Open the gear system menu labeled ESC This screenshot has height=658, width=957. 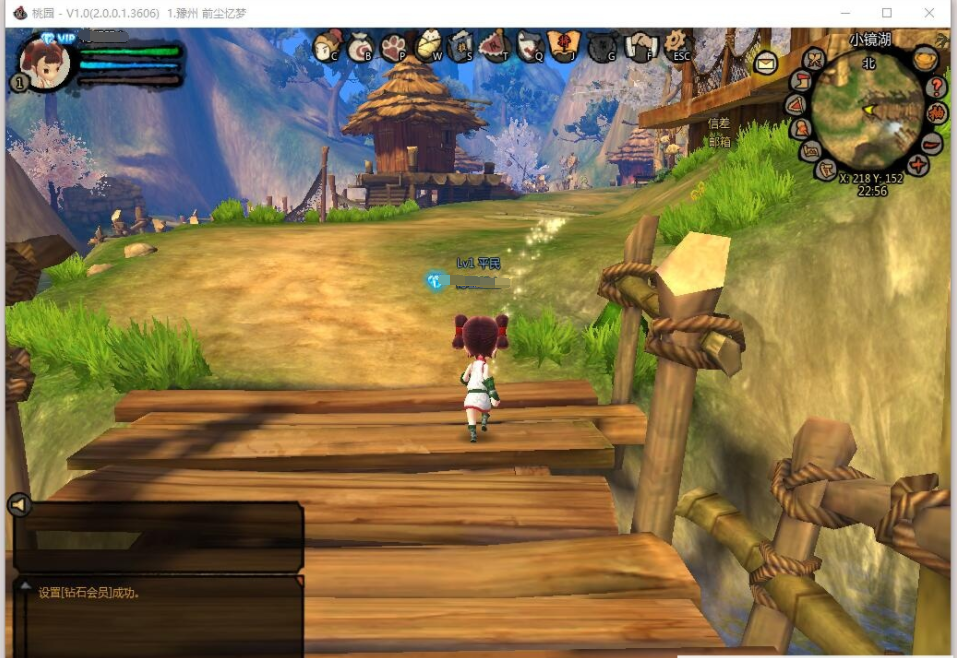tap(677, 45)
